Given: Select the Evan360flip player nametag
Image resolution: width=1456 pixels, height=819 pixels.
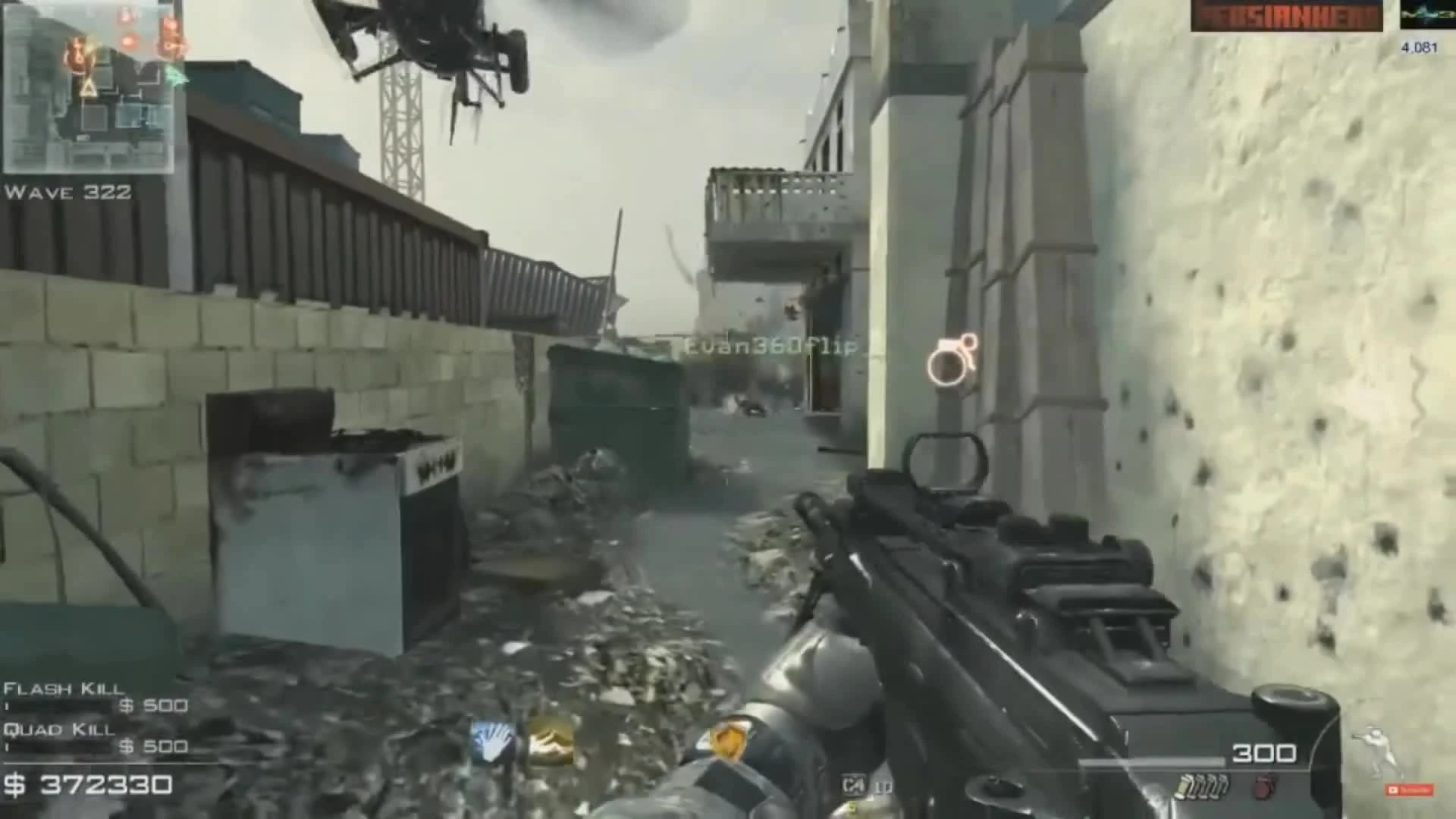Looking at the screenshot, I should coord(770,345).
